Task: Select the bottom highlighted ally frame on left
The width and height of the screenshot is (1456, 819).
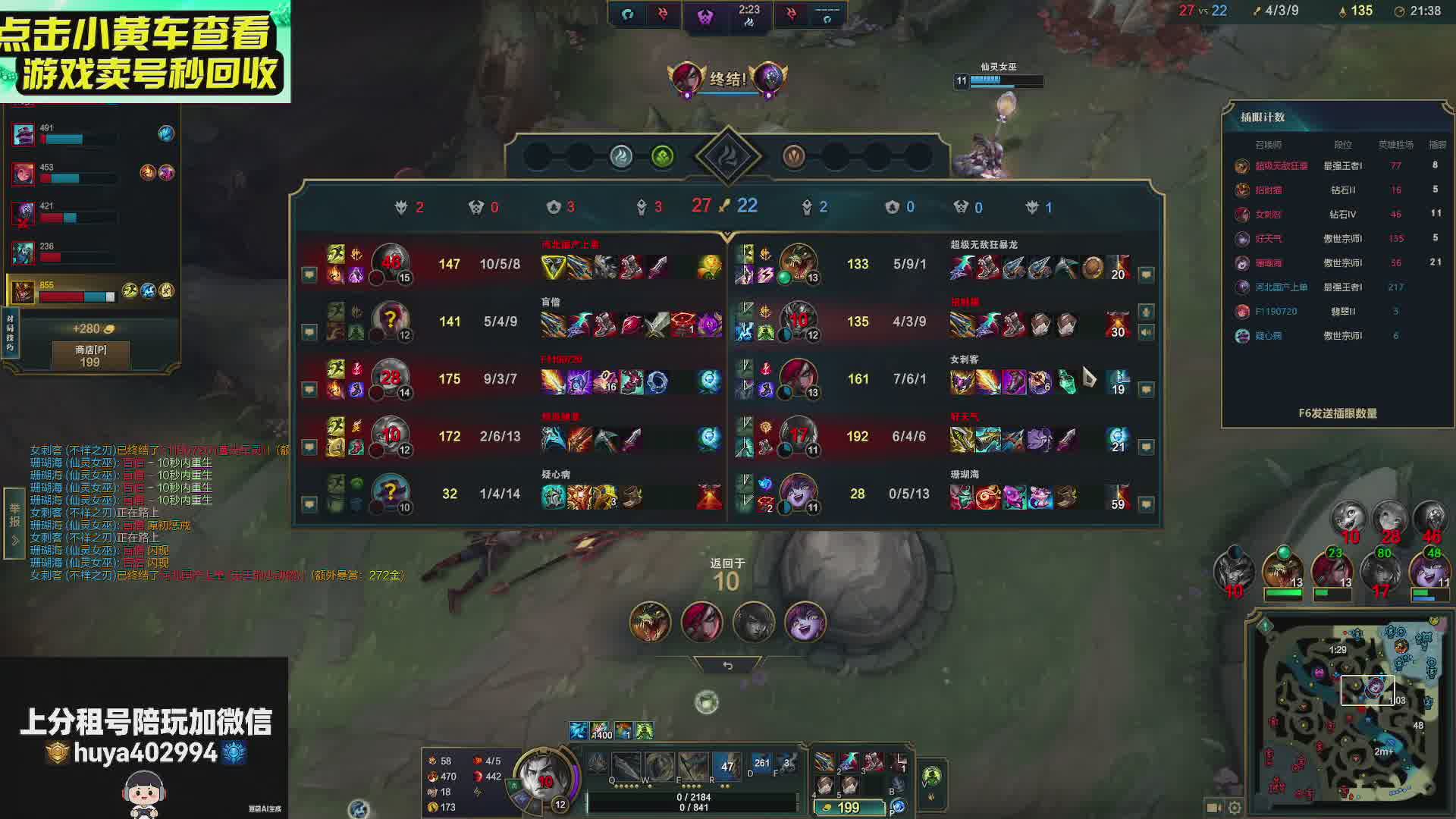Action: click(91, 290)
